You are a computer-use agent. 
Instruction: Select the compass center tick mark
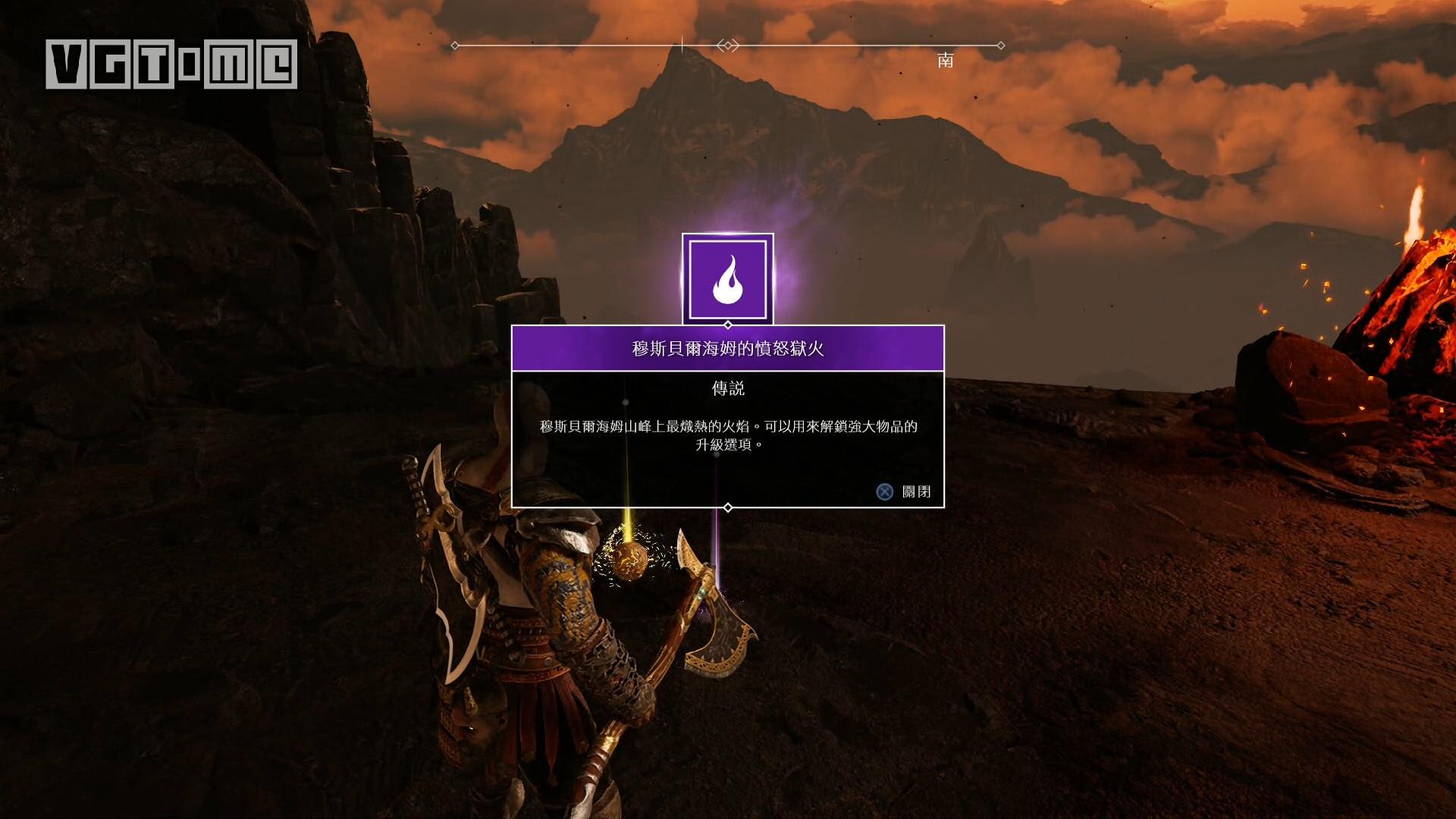tap(683, 44)
